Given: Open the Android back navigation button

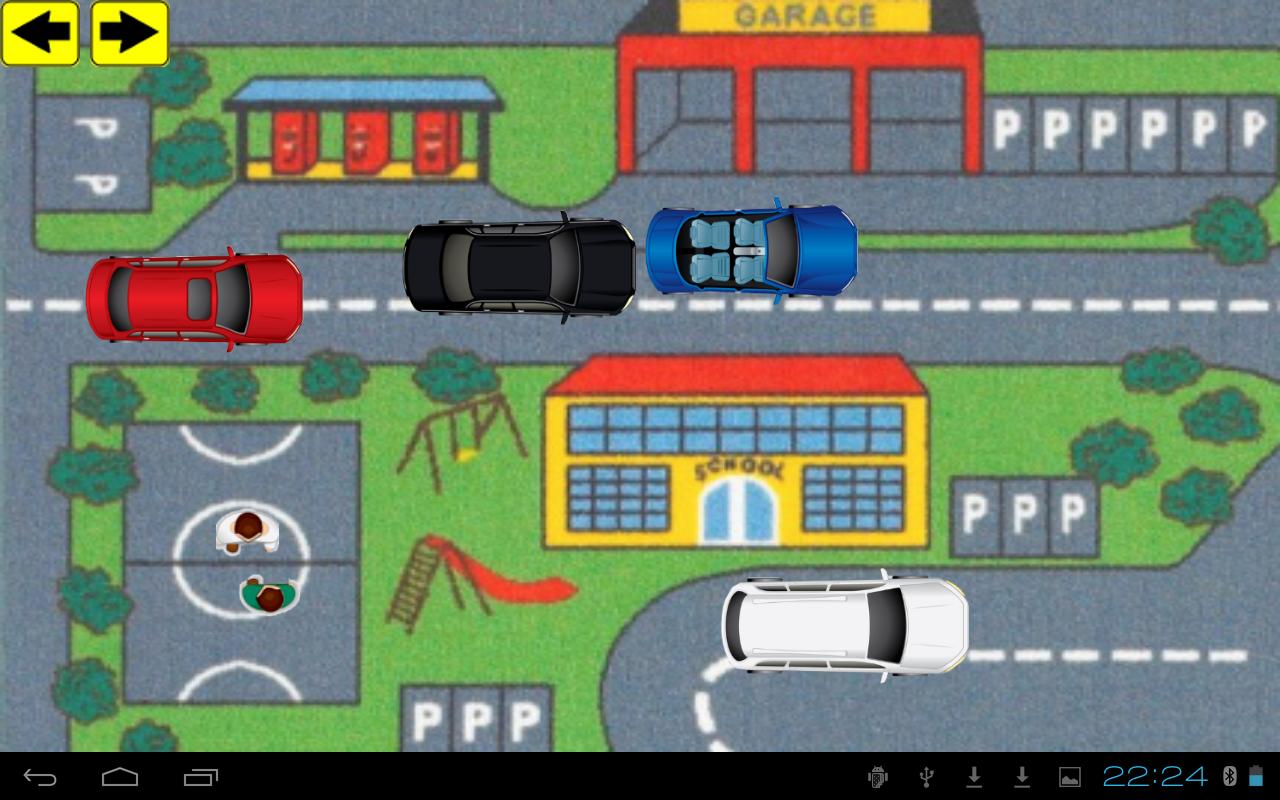Looking at the screenshot, I should point(38,777).
